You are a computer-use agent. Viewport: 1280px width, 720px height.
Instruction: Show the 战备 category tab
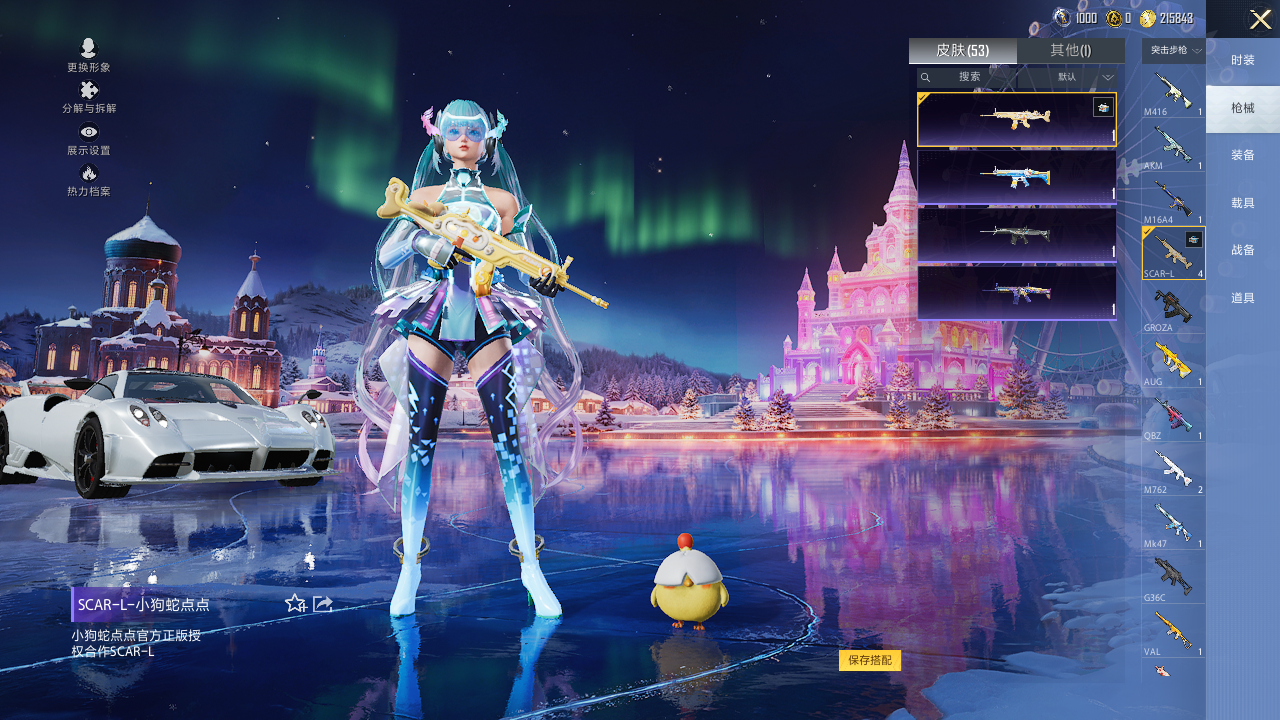pyautogui.click(x=1242, y=250)
